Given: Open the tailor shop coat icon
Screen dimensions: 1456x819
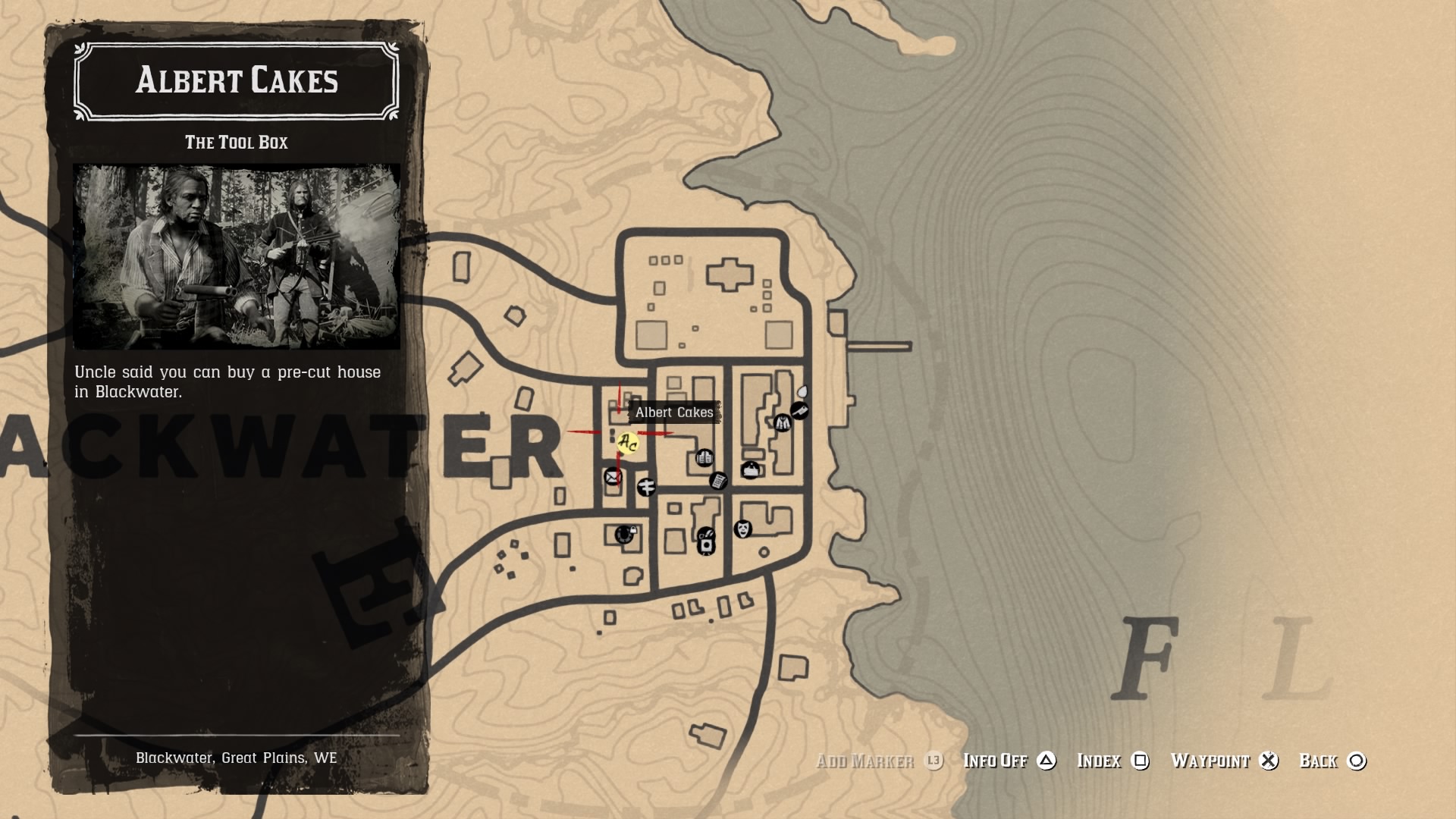Looking at the screenshot, I should [782, 423].
